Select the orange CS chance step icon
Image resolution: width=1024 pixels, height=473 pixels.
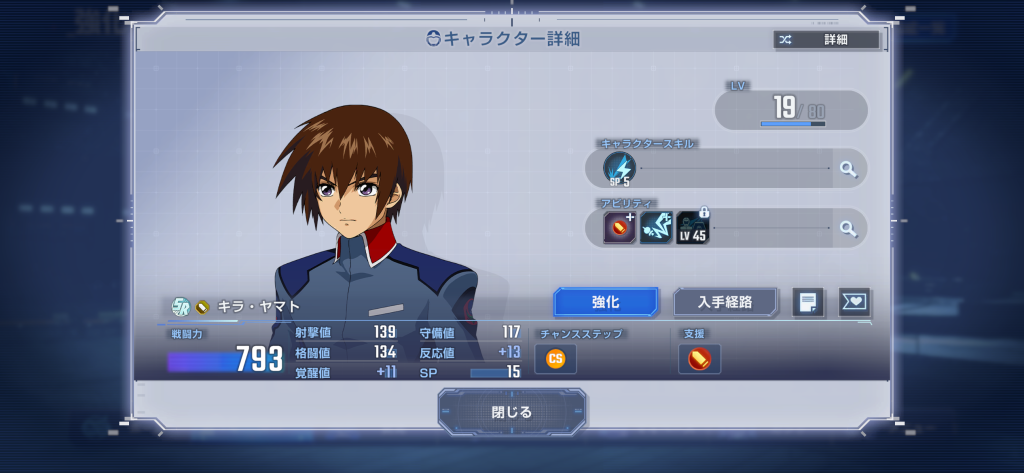tap(555, 358)
